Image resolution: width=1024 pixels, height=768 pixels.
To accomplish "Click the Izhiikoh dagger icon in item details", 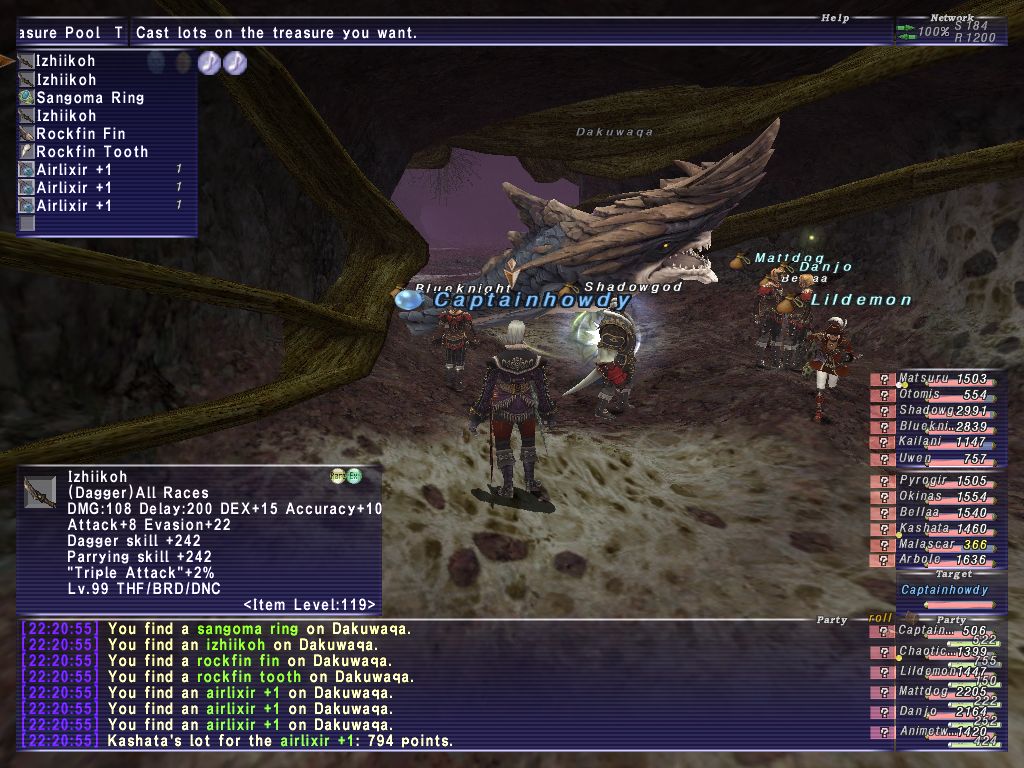I will point(40,492).
